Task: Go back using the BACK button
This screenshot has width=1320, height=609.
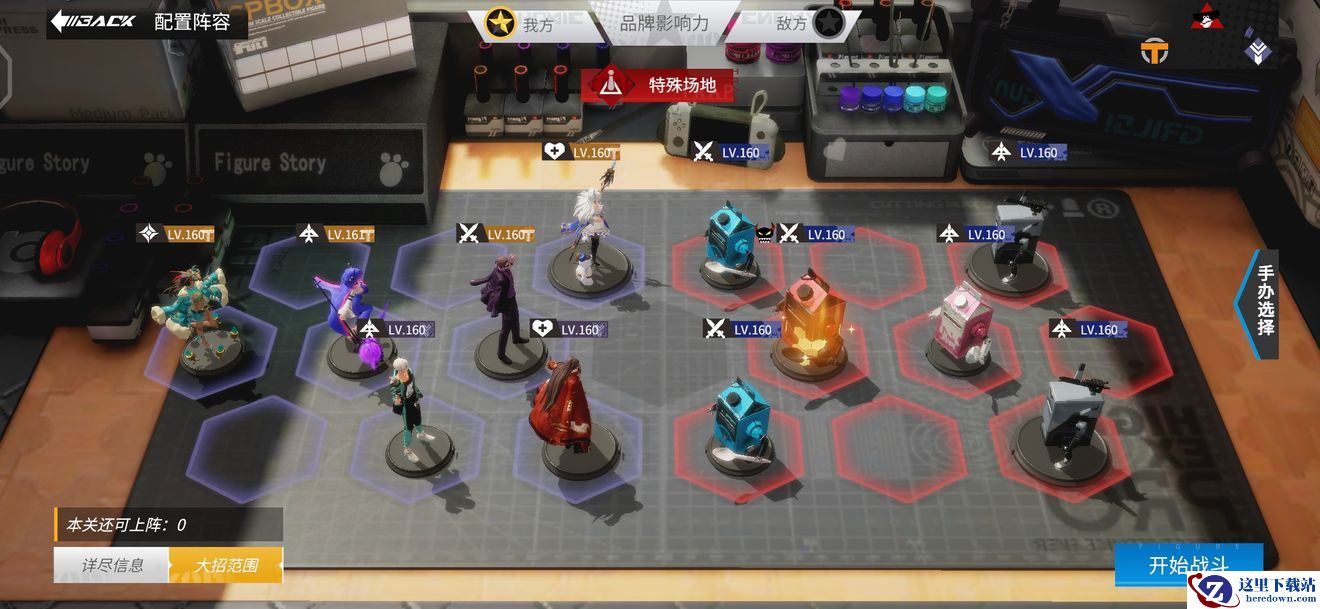Action: [x=92, y=21]
